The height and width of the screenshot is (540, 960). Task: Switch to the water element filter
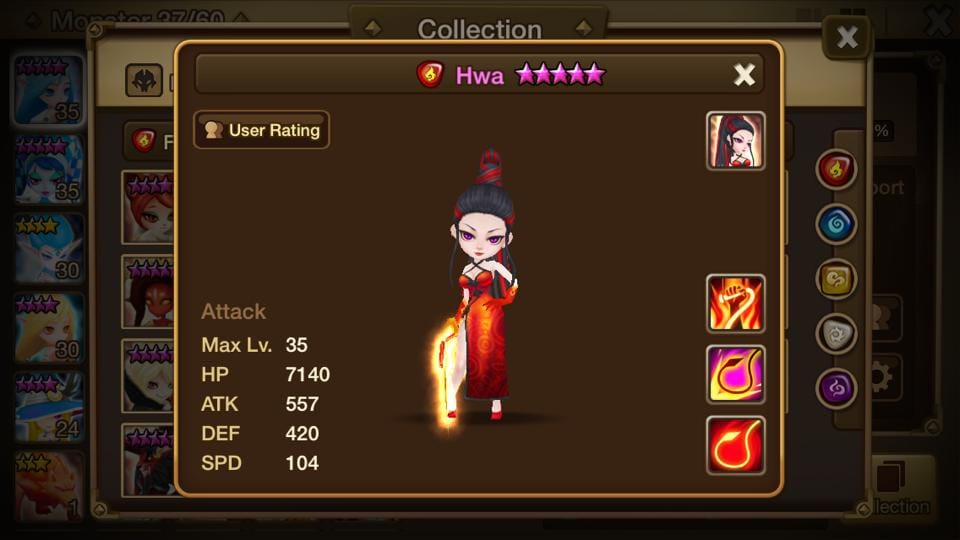click(x=836, y=225)
